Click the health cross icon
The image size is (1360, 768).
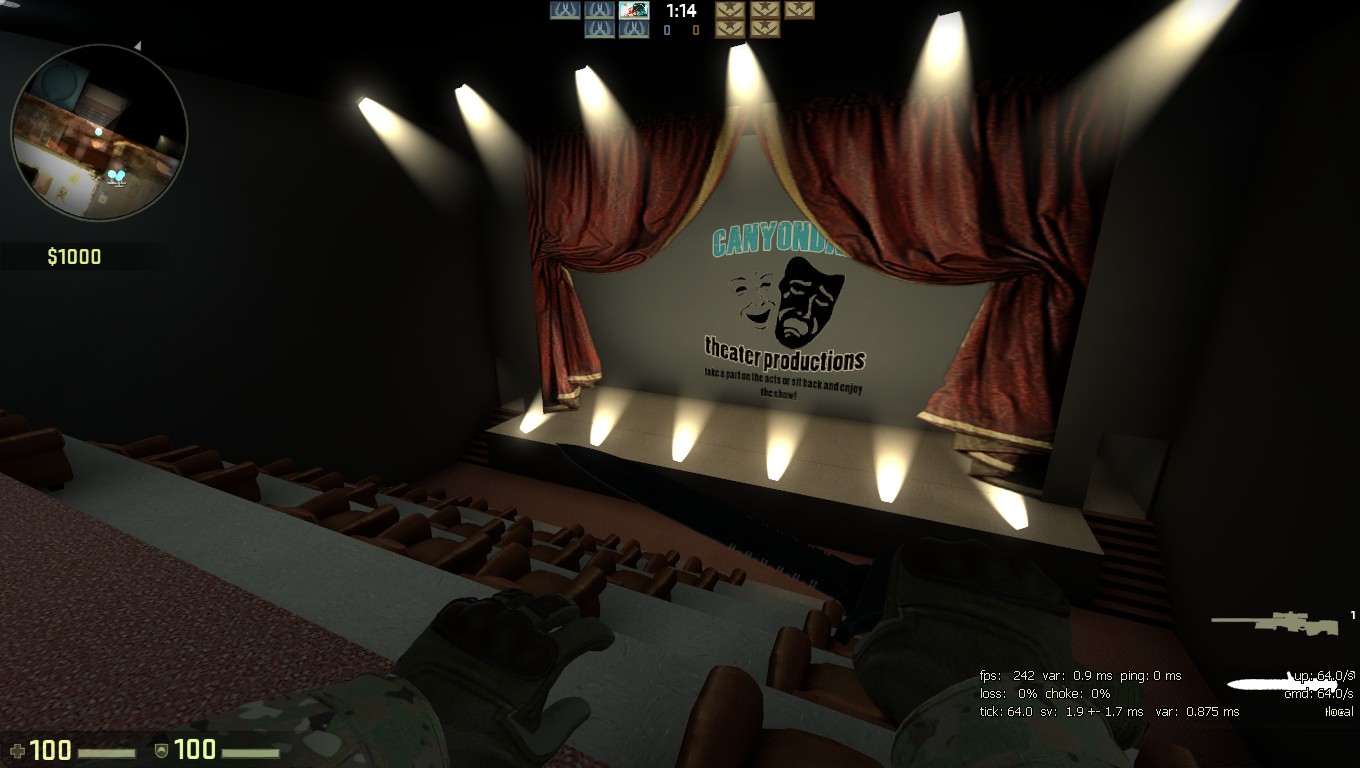click(16, 750)
